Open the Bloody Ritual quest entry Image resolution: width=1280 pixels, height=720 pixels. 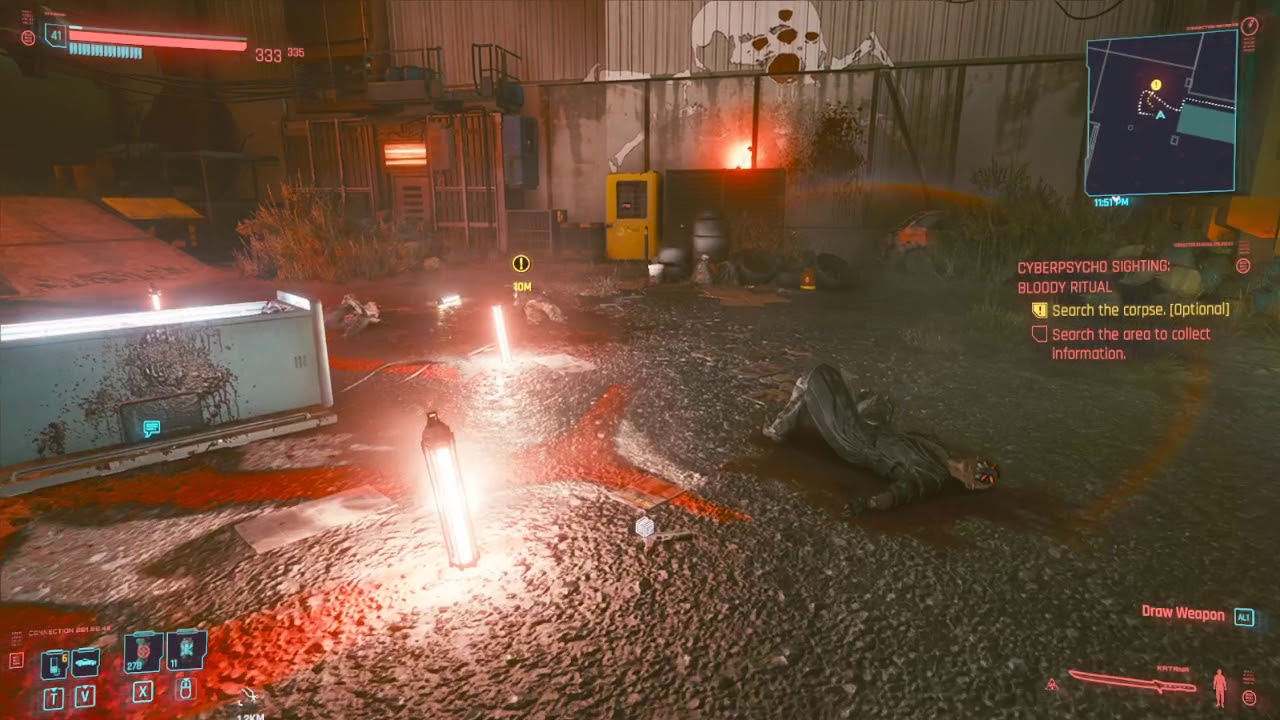coord(1064,286)
